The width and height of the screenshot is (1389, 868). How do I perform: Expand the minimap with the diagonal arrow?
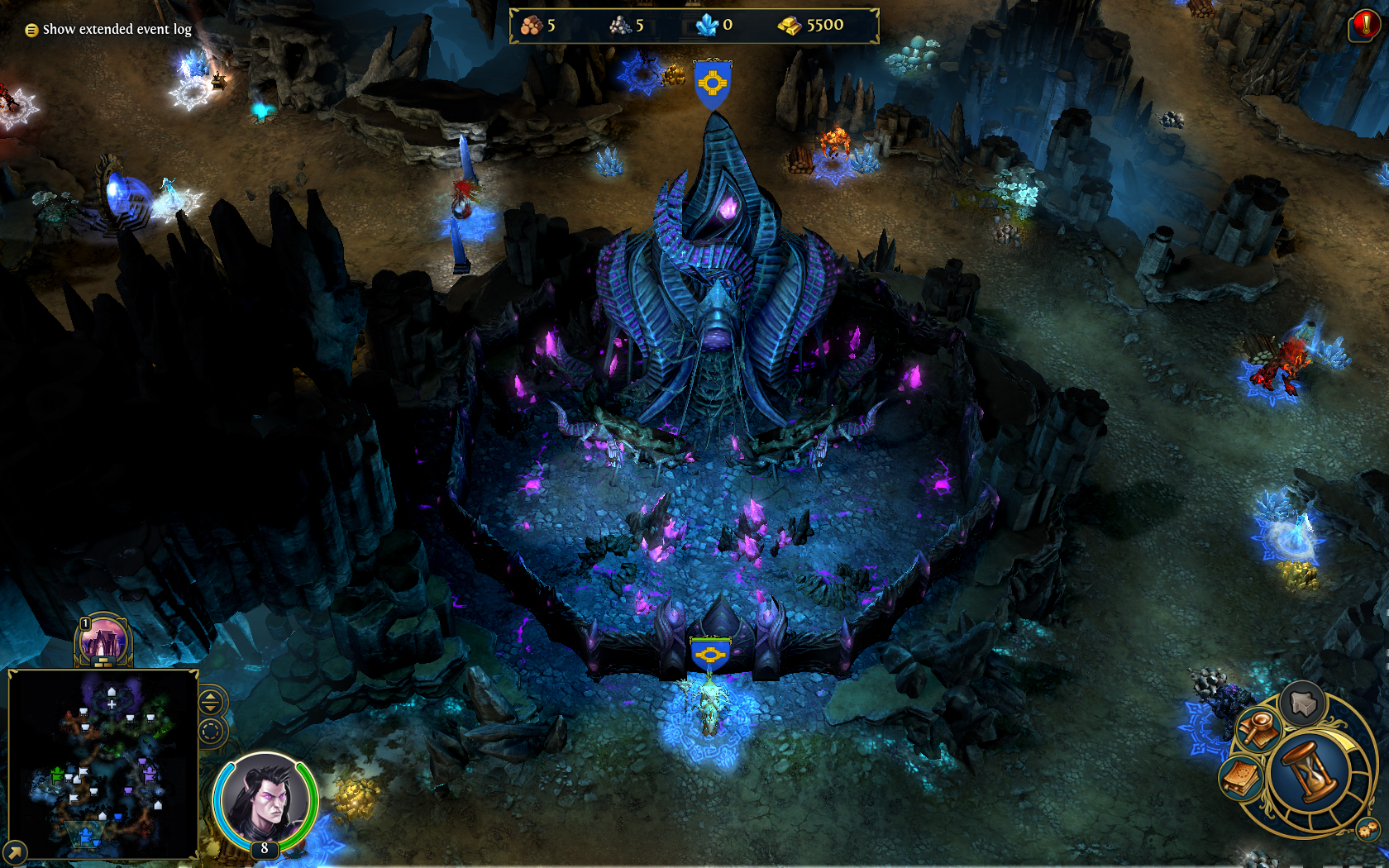15,851
